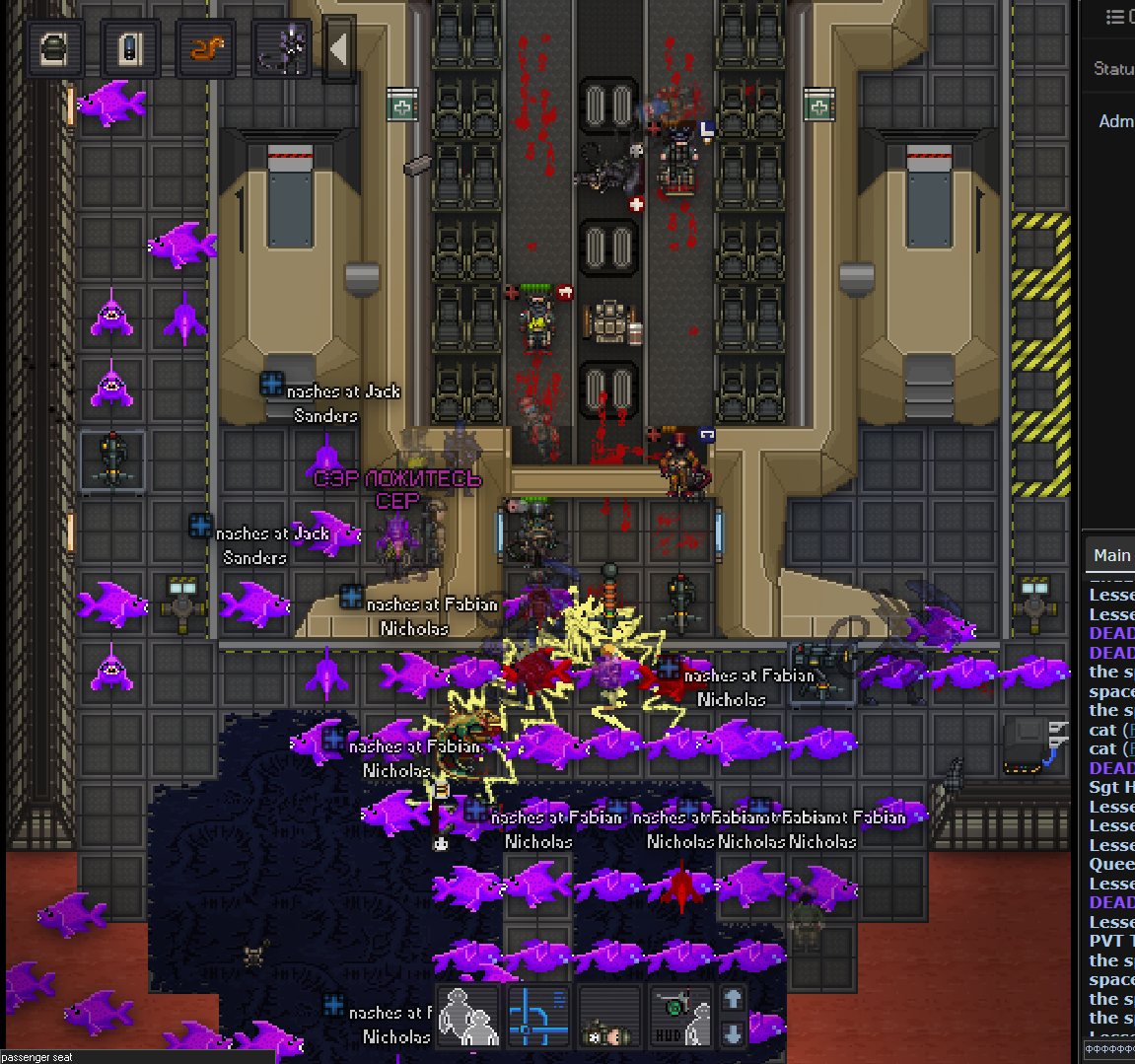1135x1064 pixels.
Task: Click the purple xenomorph action icon
Action: [x=281, y=48]
